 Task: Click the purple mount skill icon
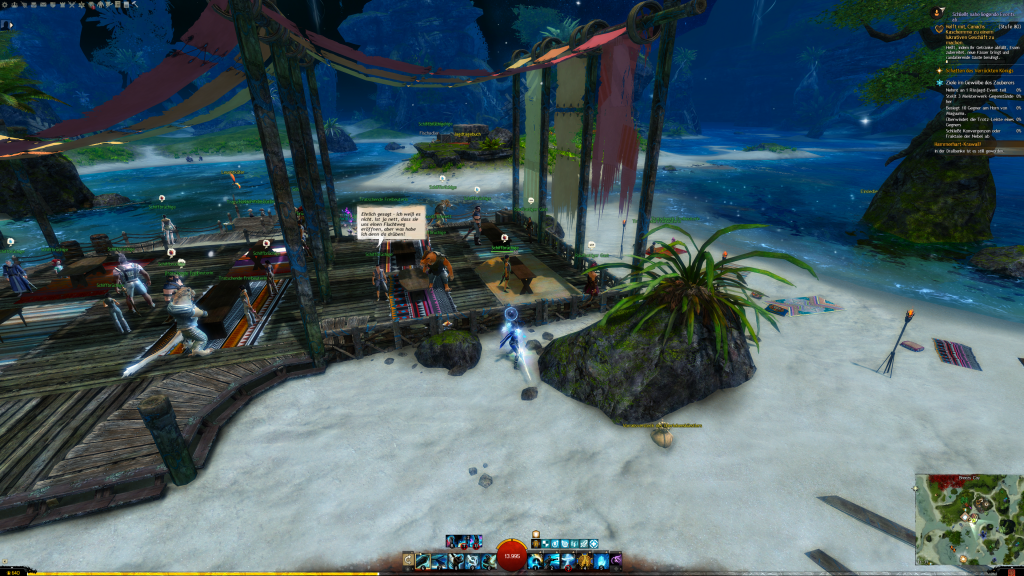click(616, 559)
